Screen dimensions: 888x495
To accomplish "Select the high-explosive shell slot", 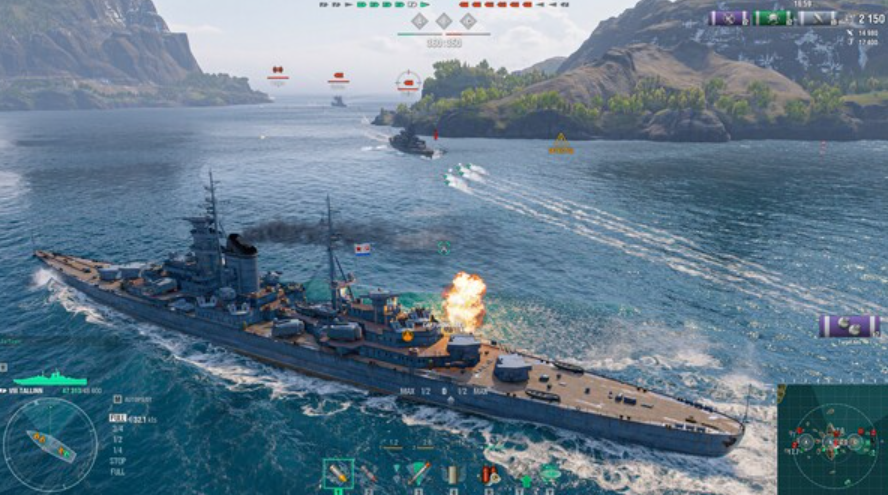I will (338, 473).
